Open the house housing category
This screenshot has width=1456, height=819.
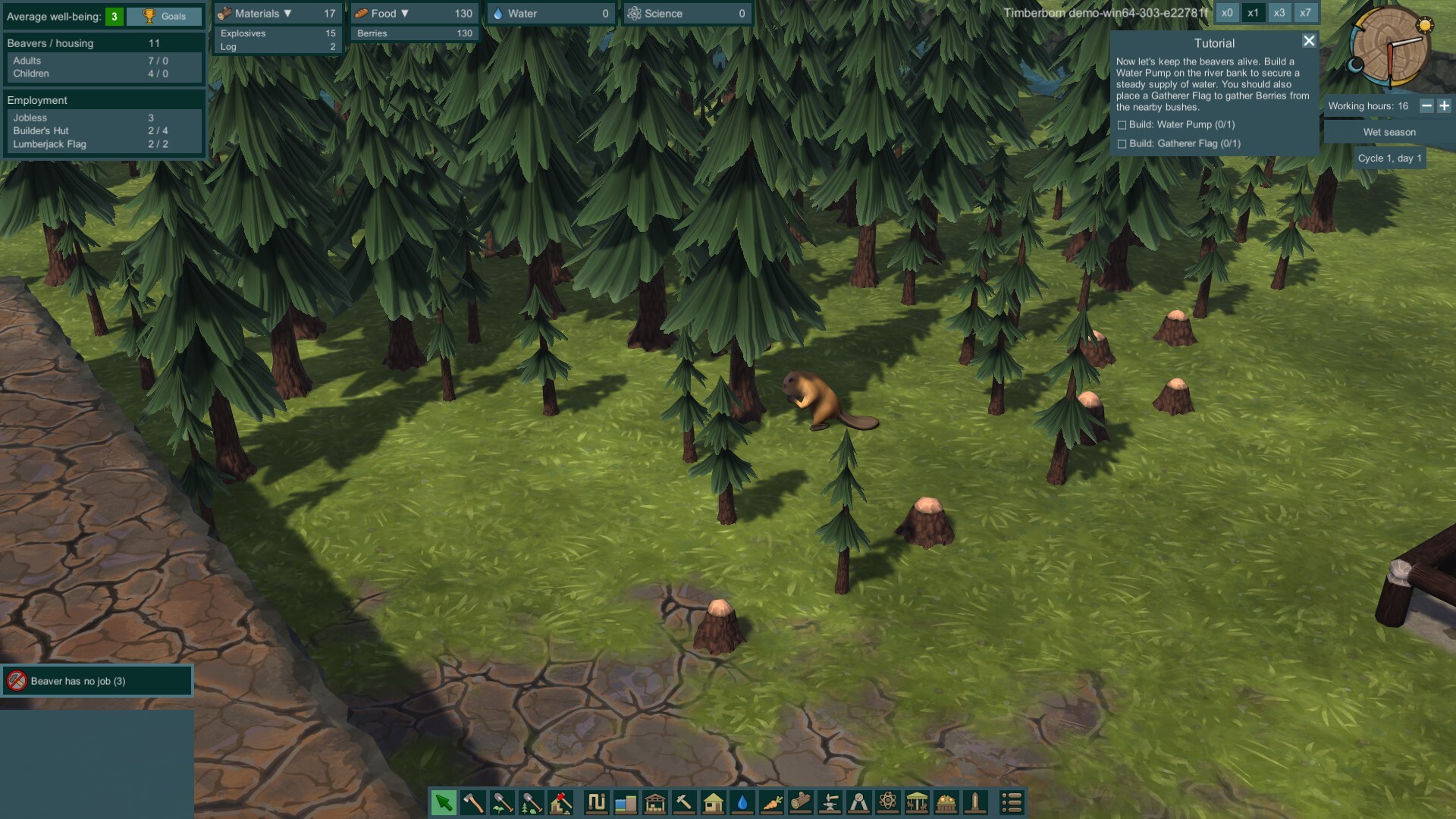coord(713,802)
